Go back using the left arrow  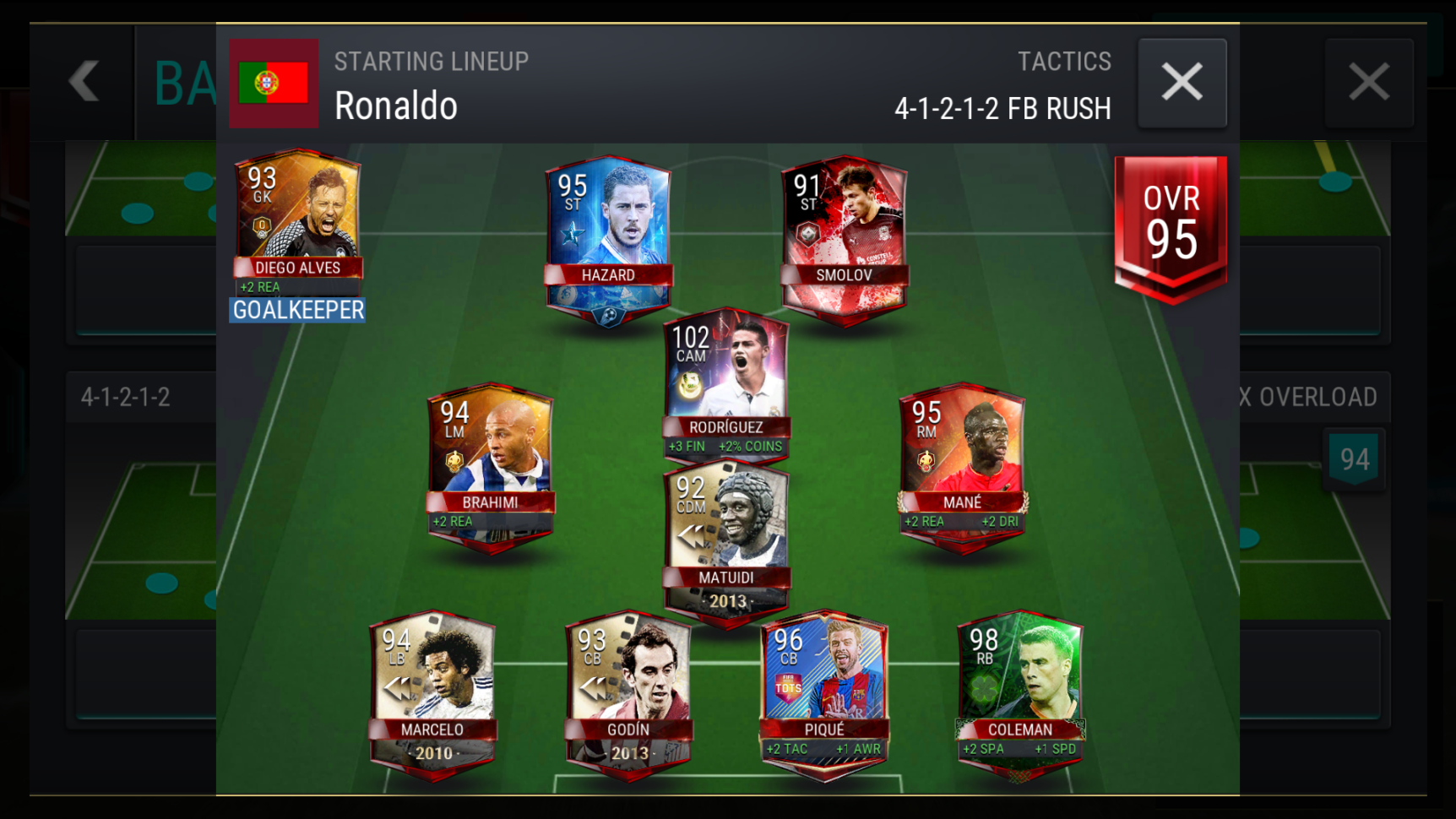[84, 81]
